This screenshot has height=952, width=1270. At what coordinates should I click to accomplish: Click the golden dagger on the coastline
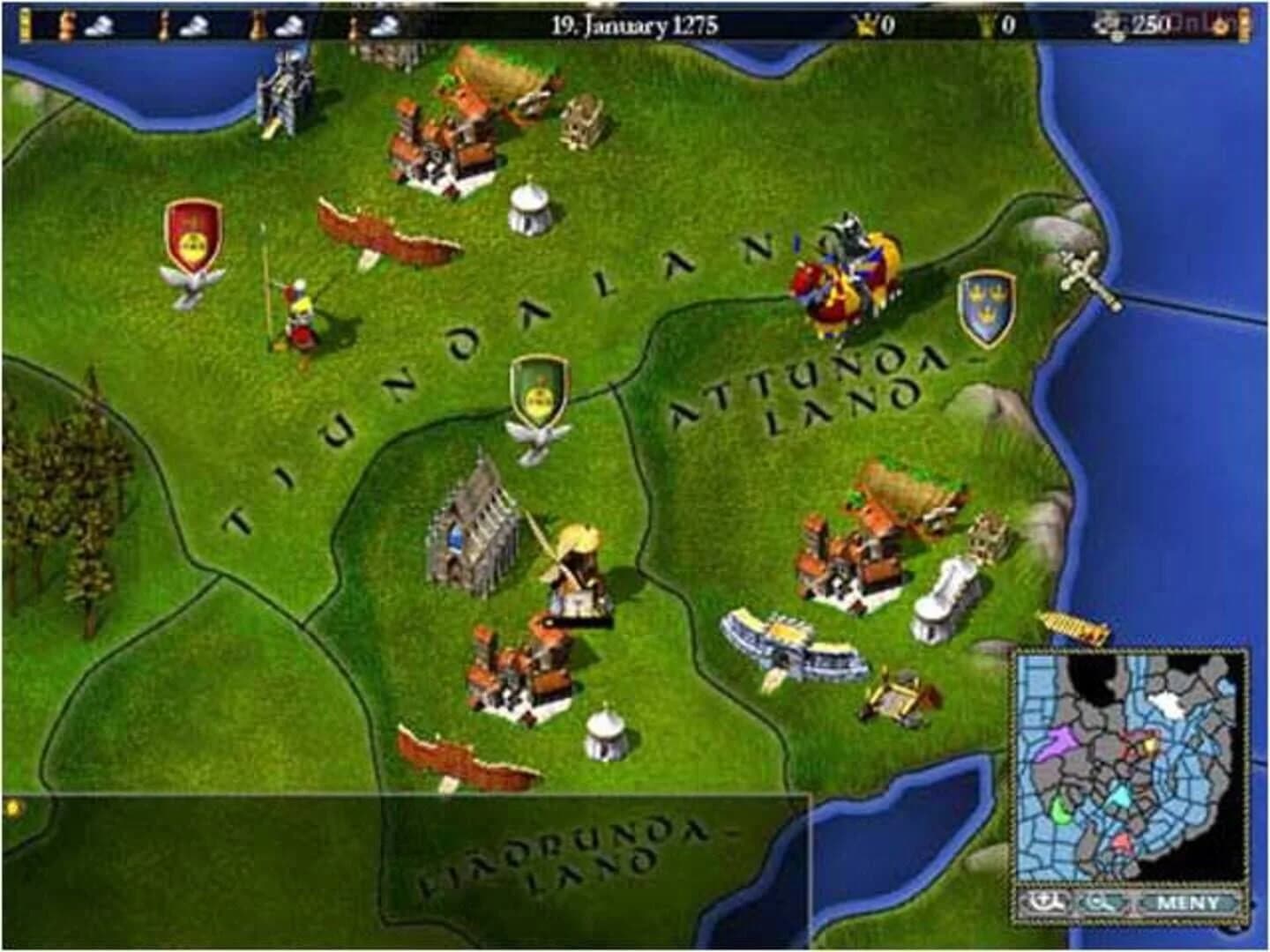pos(1072,626)
